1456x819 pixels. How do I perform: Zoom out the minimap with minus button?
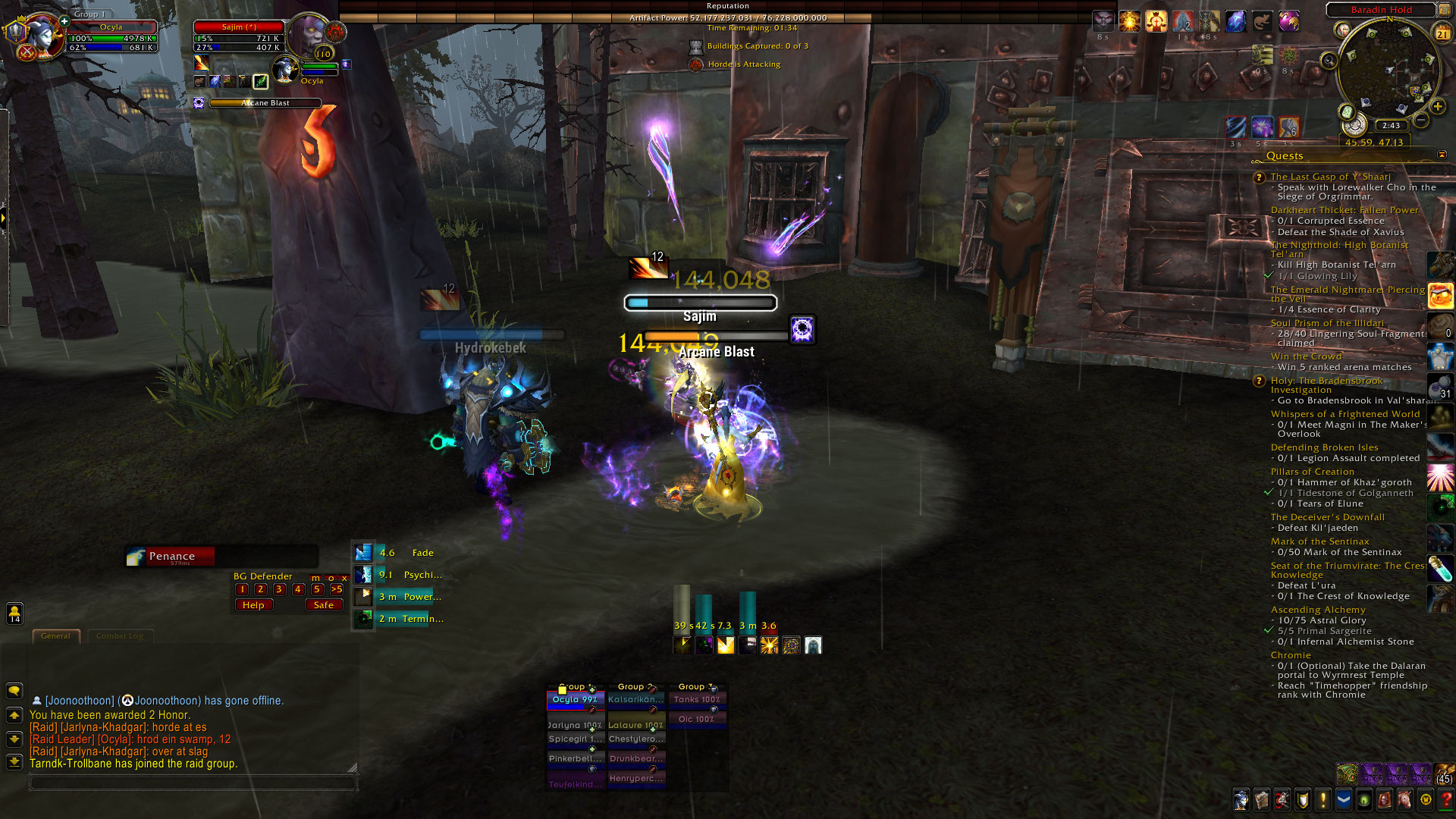[x=1422, y=120]
